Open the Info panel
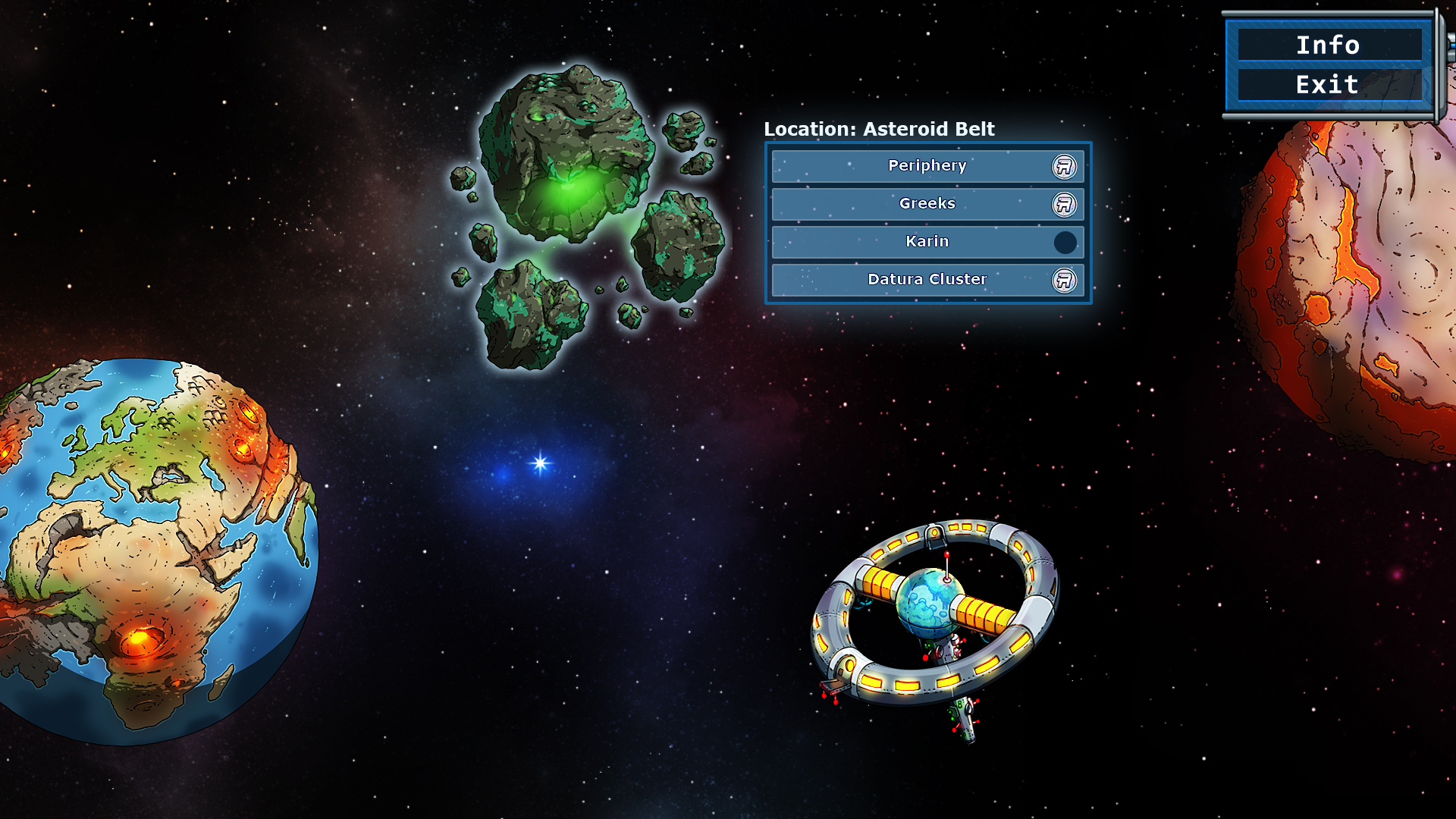This screenshot has height=819, width=1456. point(1329,45)
